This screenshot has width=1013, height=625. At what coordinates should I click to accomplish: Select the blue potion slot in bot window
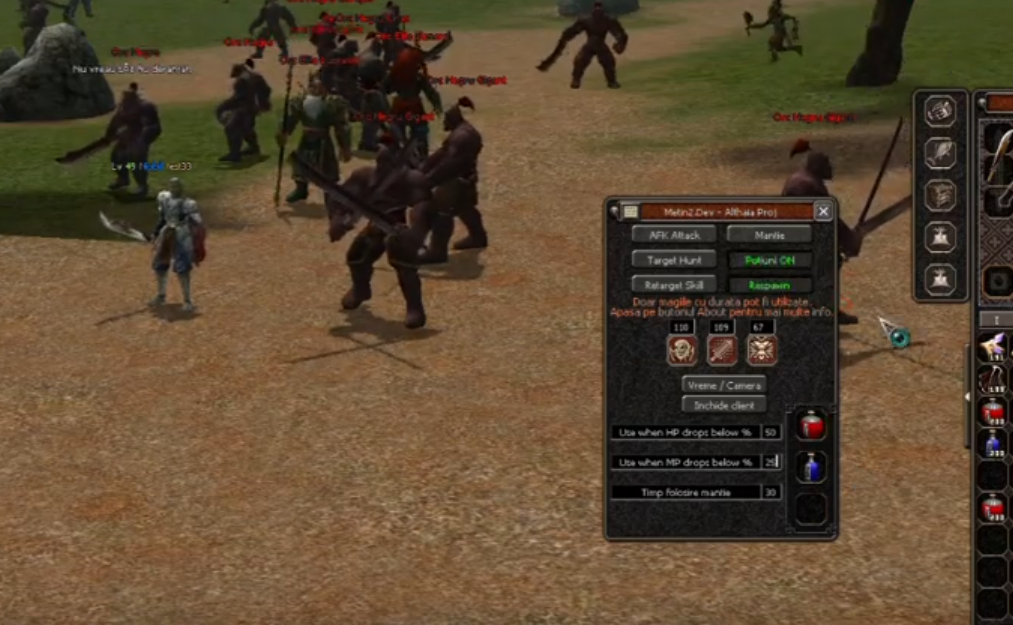(x=811, y=467)
